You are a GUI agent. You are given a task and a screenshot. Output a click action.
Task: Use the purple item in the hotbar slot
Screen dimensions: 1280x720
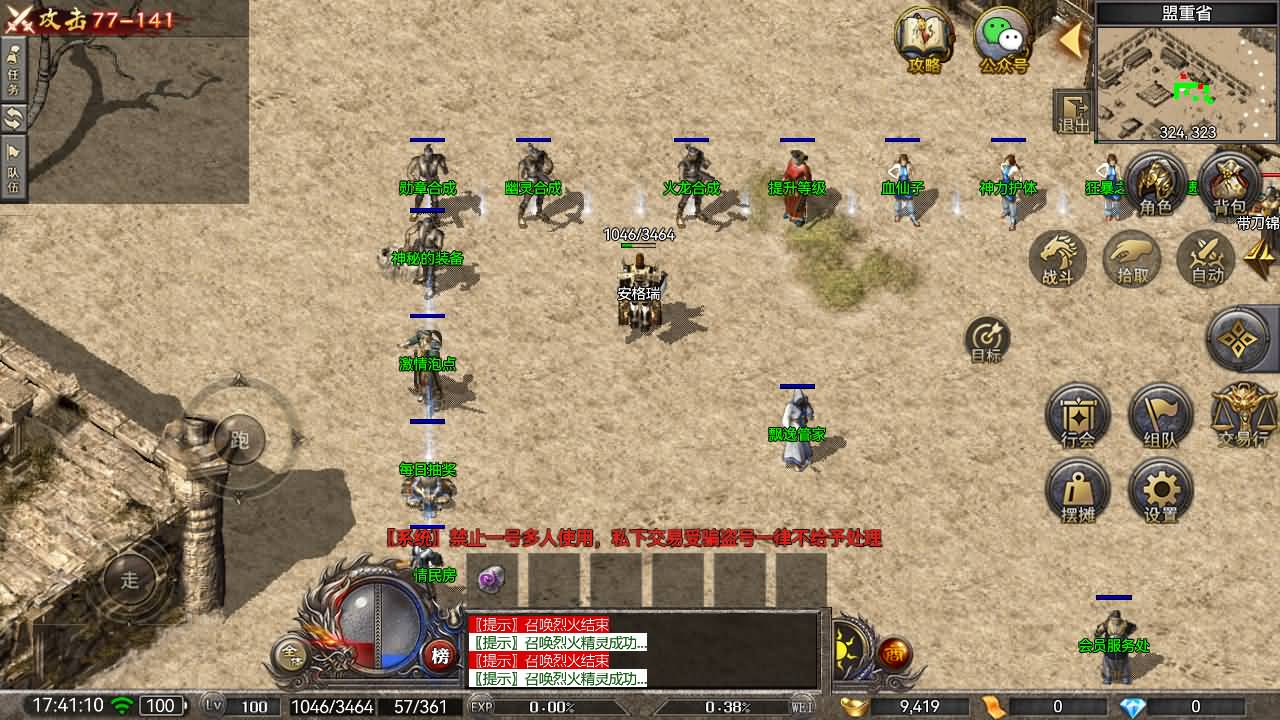[x=491, y=579]
